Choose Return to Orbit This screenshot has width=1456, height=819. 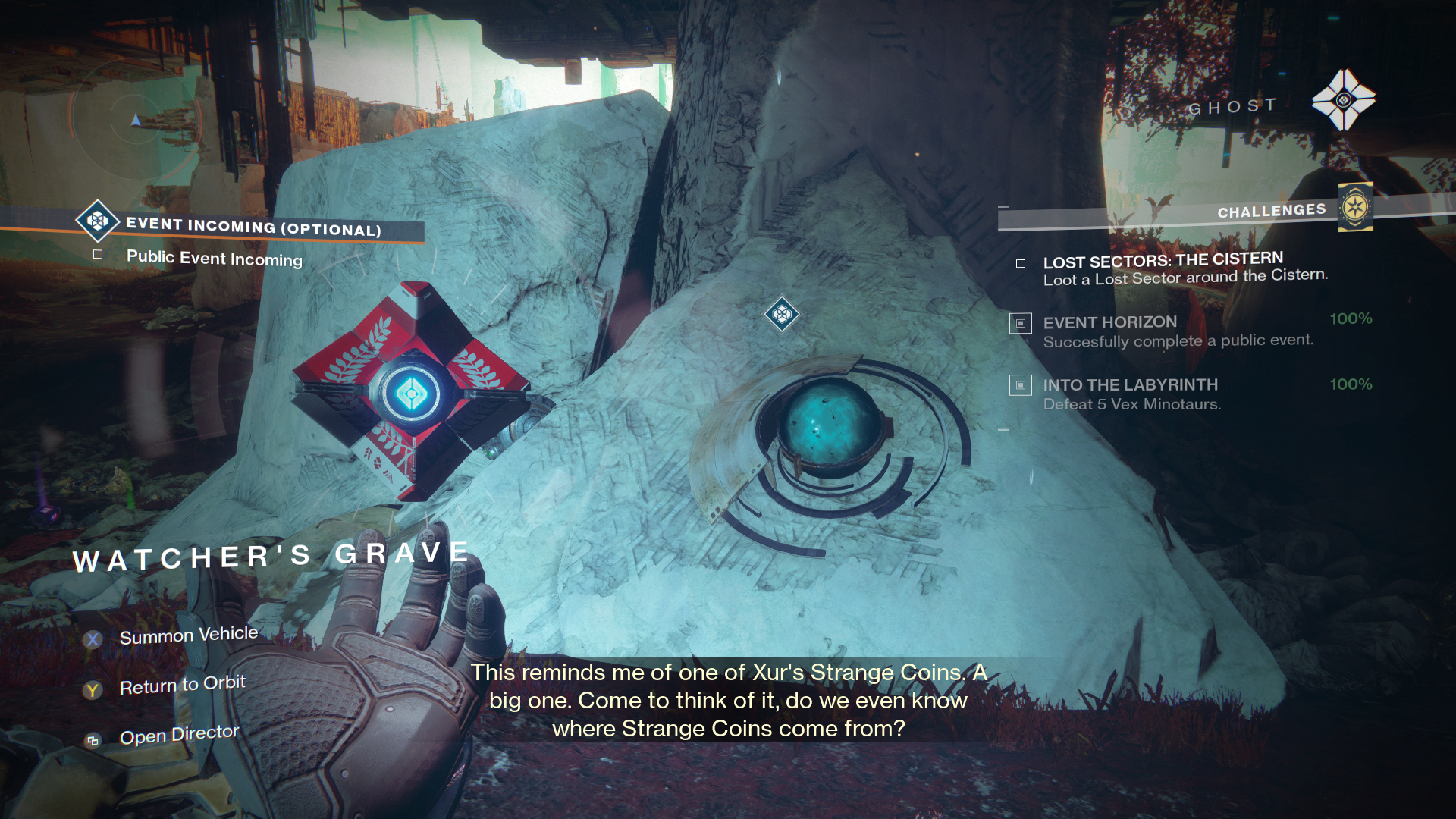(x=182, y=686)
